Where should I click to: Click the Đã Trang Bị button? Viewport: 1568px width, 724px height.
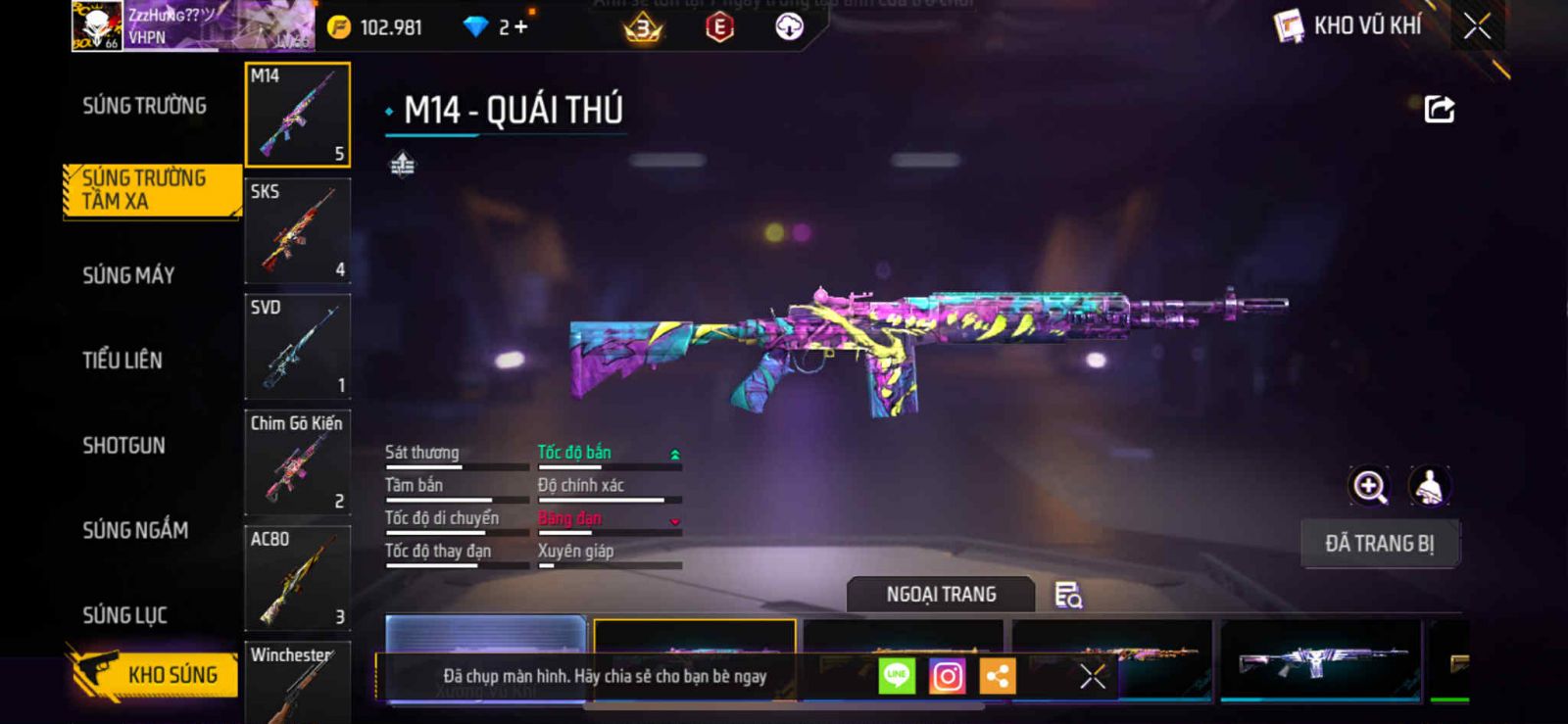click(1379, 544)
